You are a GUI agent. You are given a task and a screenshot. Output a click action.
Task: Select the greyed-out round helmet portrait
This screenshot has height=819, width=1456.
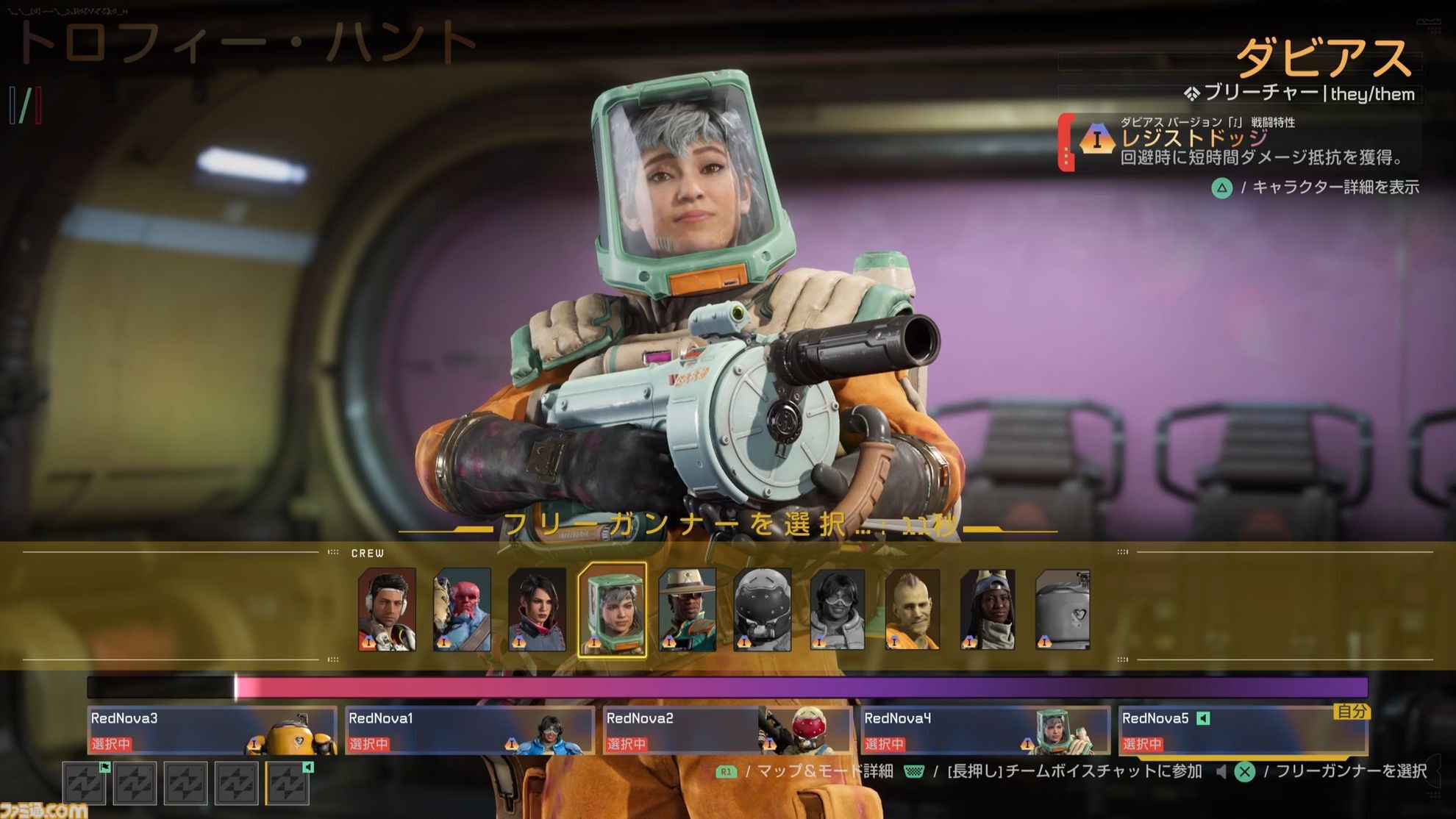coord(763,609)
